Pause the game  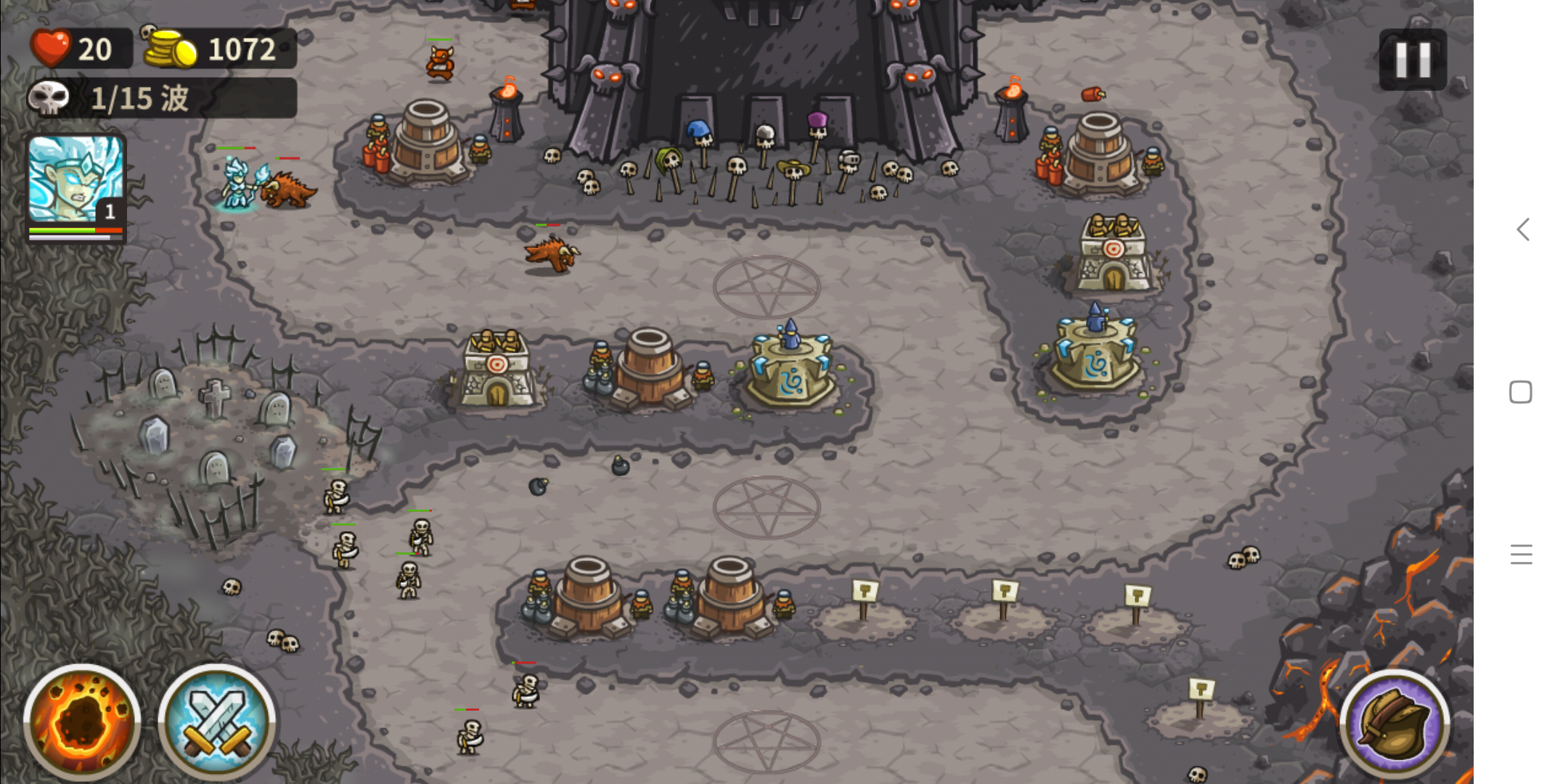coord(1412,60)
